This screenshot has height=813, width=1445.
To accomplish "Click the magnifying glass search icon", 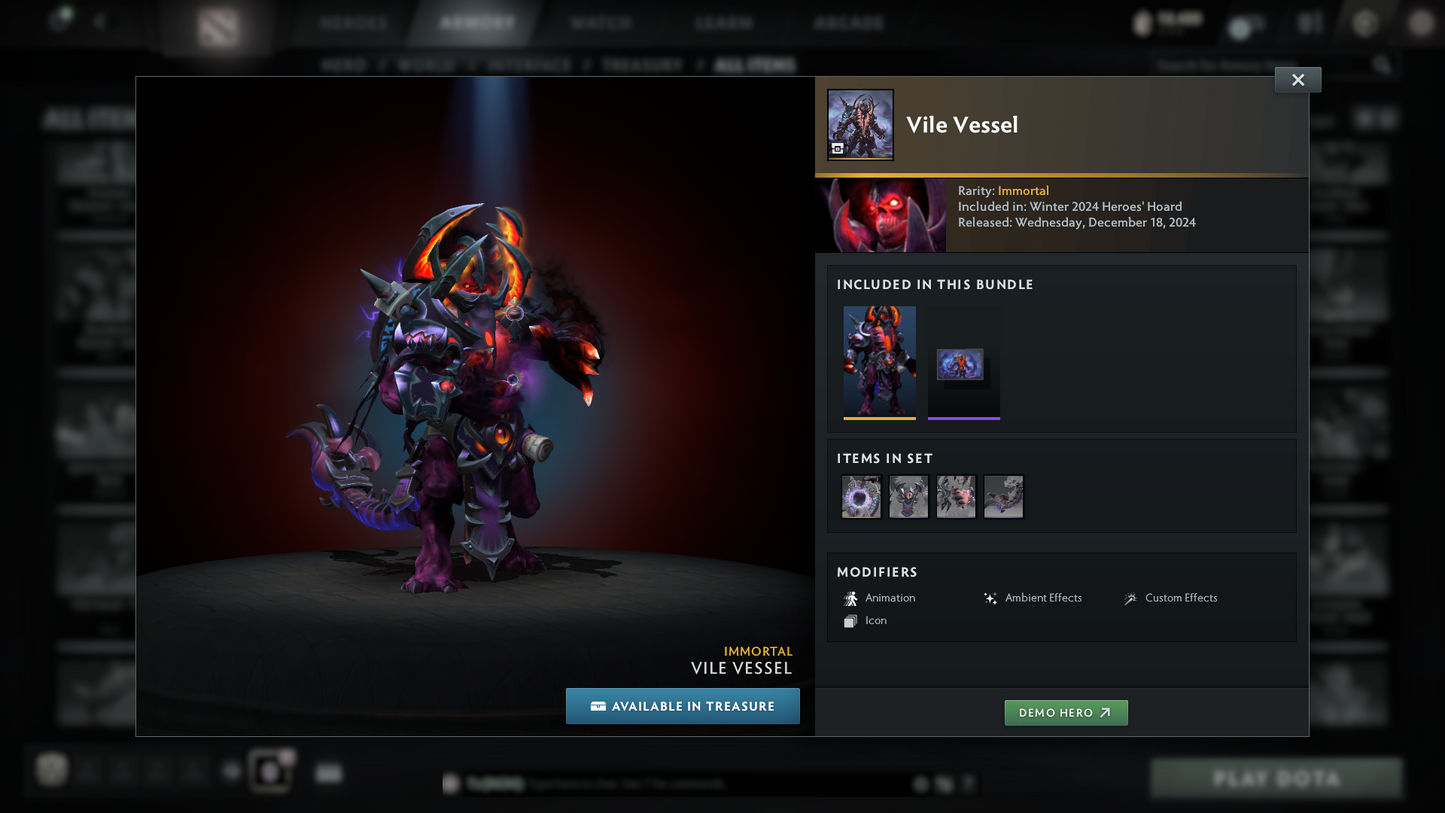I will pos(1382,63).
